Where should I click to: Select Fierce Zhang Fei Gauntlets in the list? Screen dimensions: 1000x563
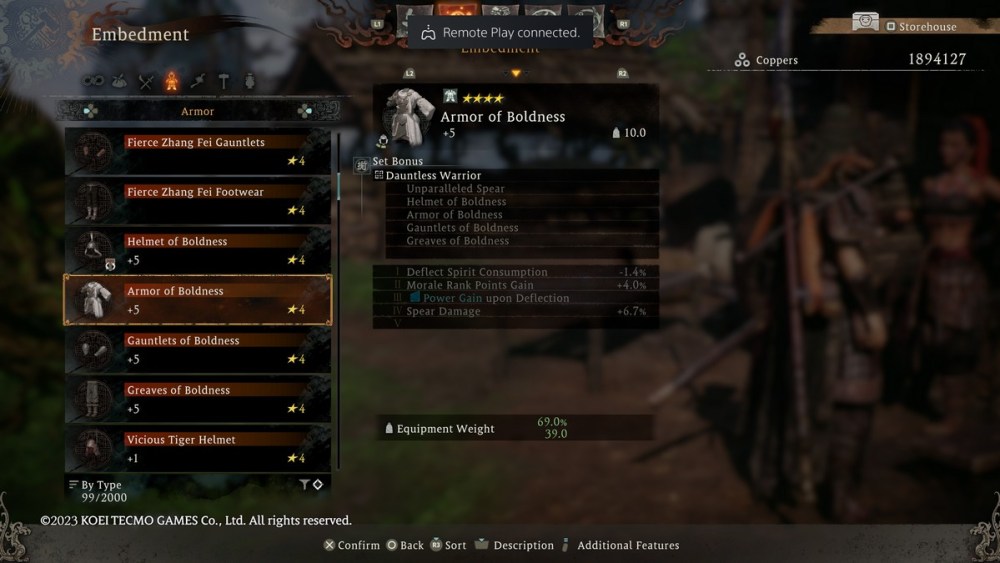(197, 152)
